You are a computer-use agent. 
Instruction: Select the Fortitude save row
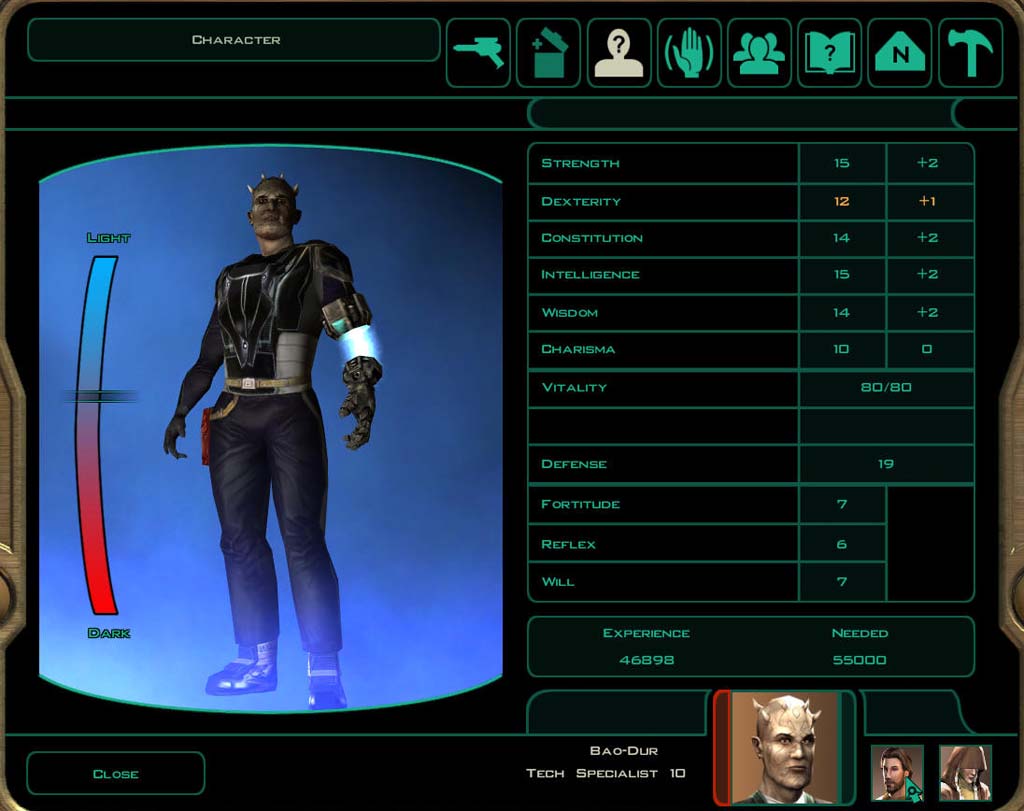pyautogui.click(x=662, y=504)
